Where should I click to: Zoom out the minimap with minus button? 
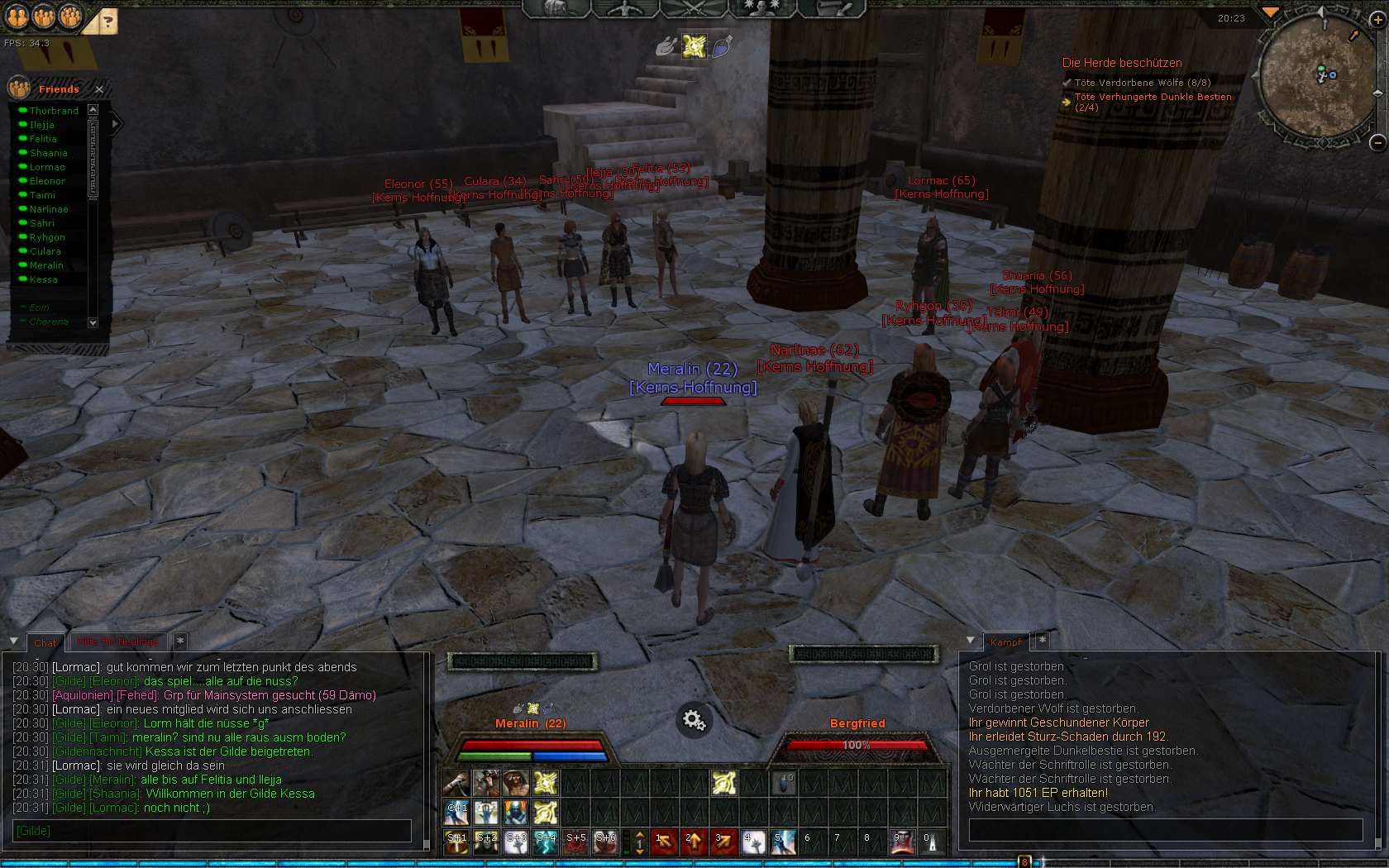[x=1377, y=142]
